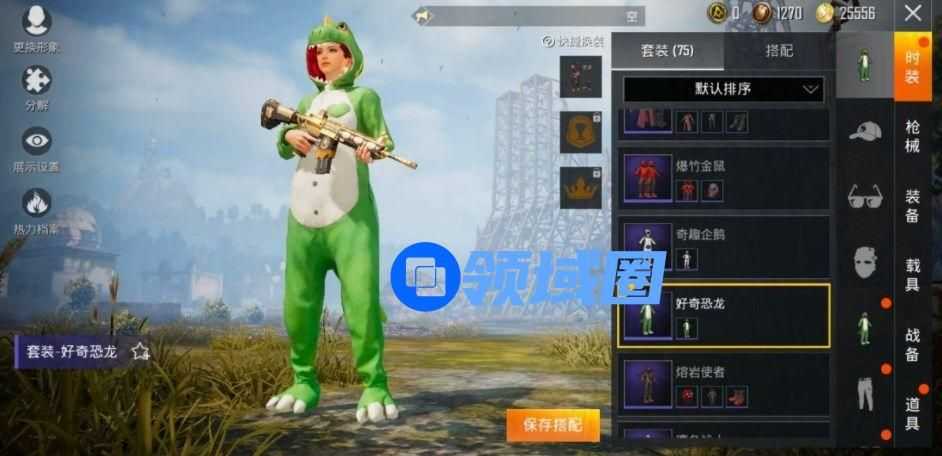The image size is (942, 456).
Task: Choose the 奇趣企鹅 outfit set
Action: click(x=723, y=247)
